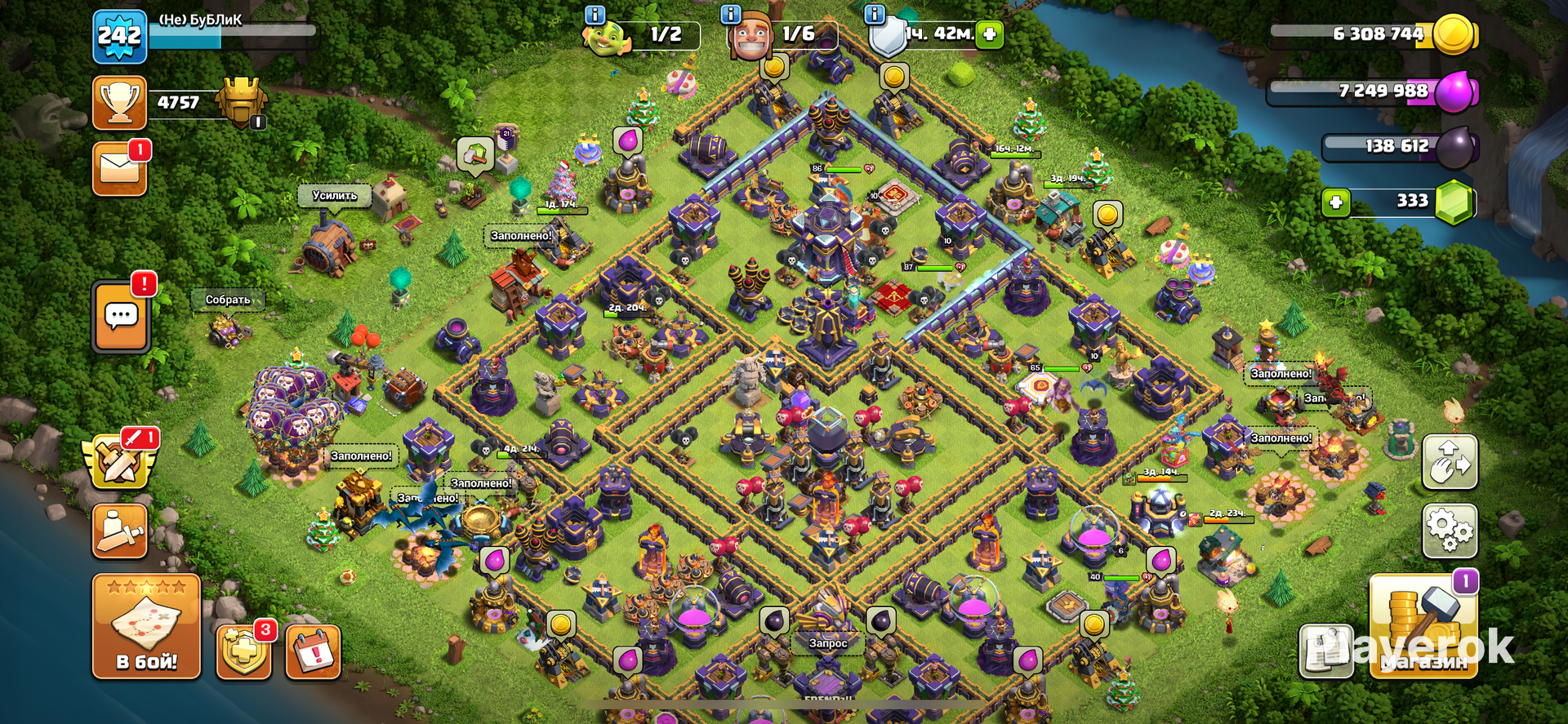Open the crossed swords battle icon
This screenshot has width=1568, height=724.
pos(119,461)
